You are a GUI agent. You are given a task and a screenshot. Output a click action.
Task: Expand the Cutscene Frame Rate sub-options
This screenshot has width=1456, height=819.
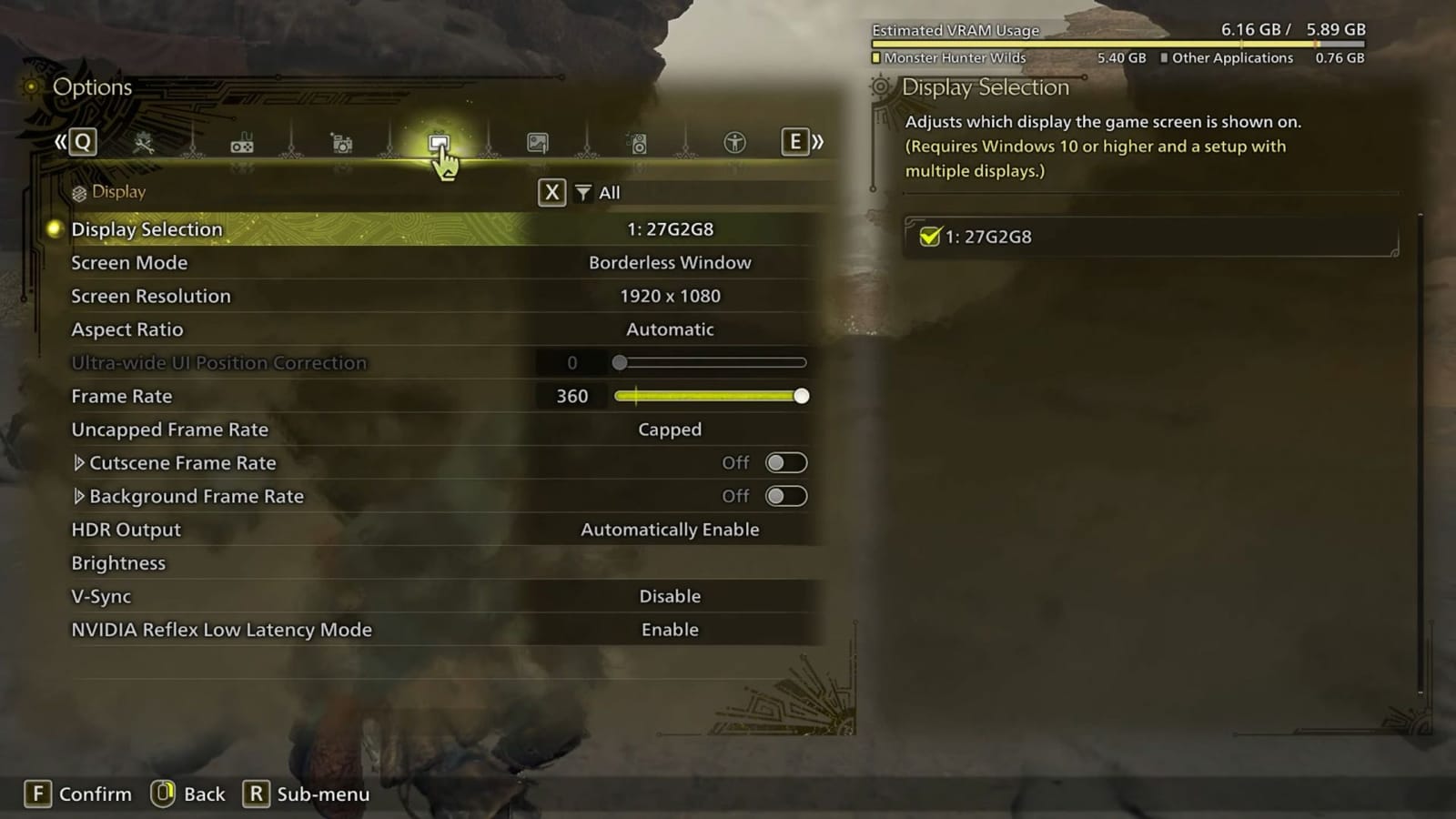coord(79,463)
